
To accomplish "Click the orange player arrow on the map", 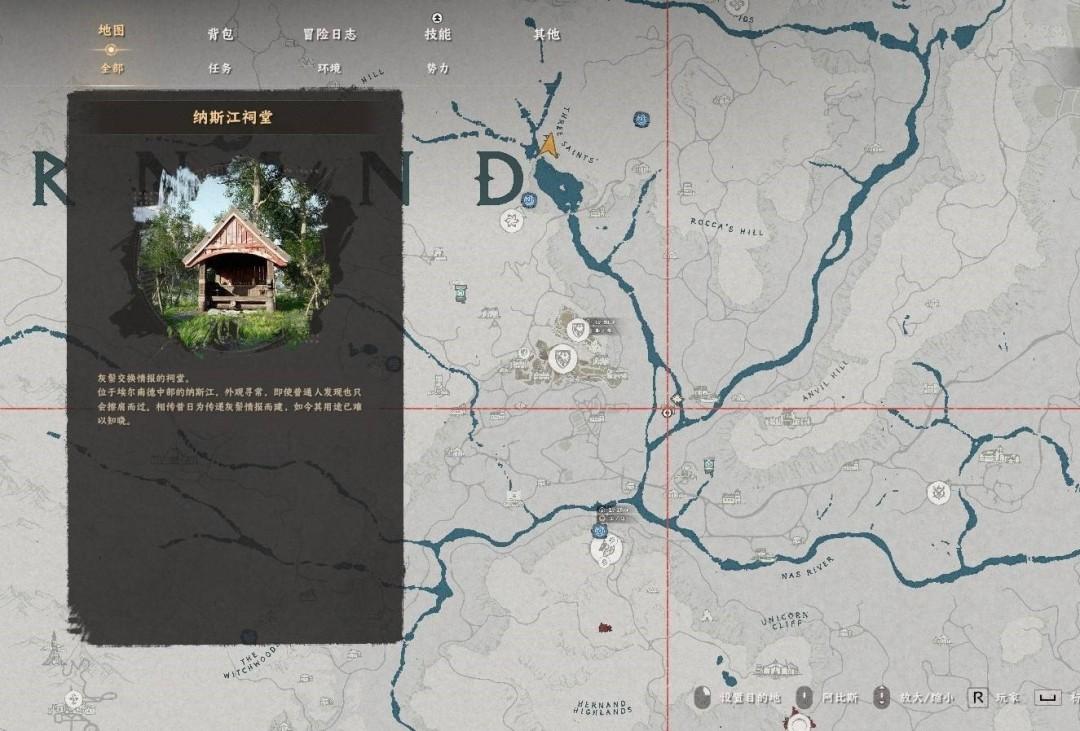I will 548,146.
